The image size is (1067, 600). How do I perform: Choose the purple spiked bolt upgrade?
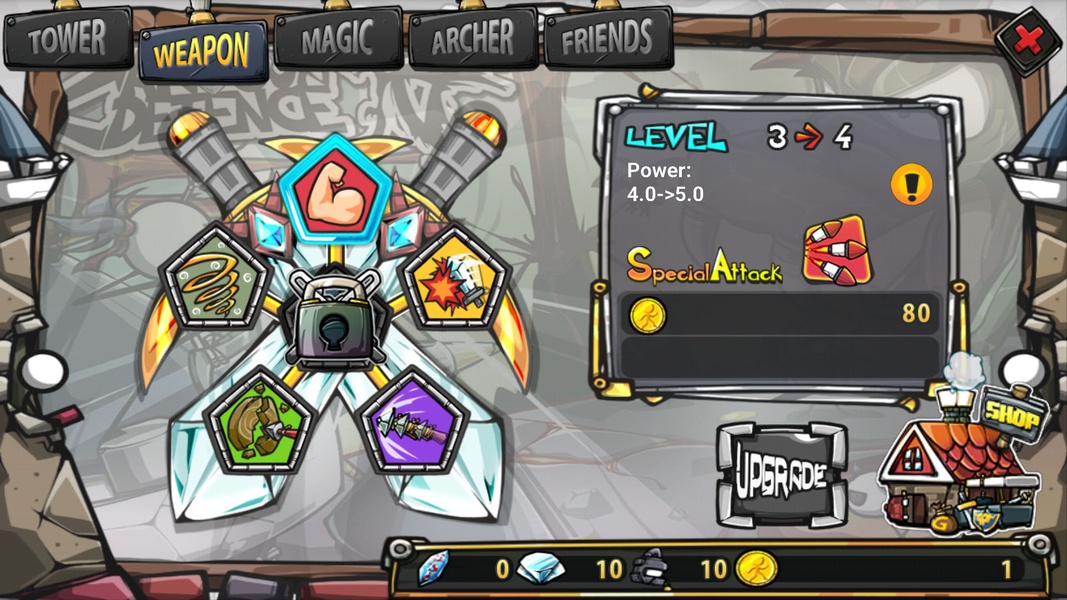[413, 424]
